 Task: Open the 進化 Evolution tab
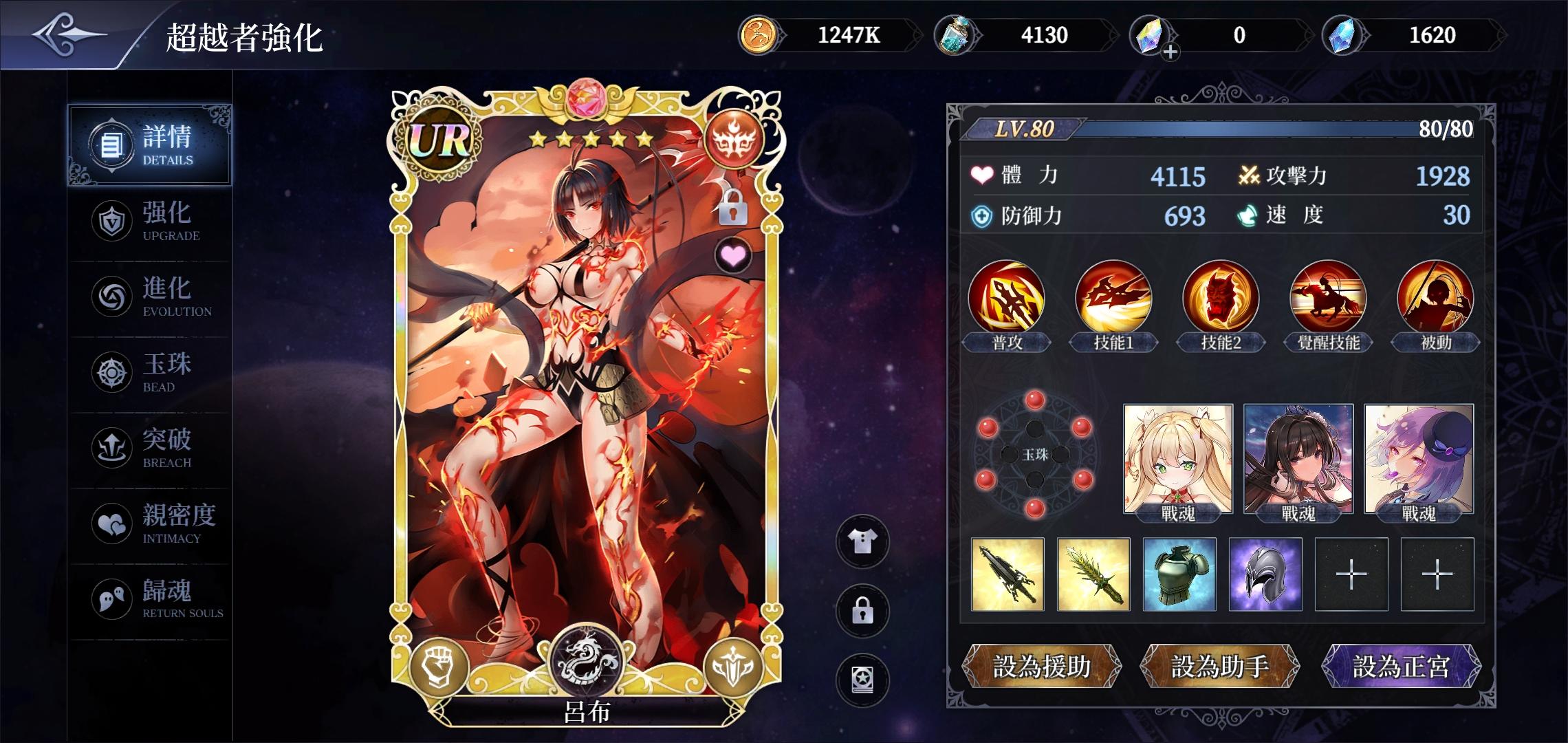coord(149,297)
